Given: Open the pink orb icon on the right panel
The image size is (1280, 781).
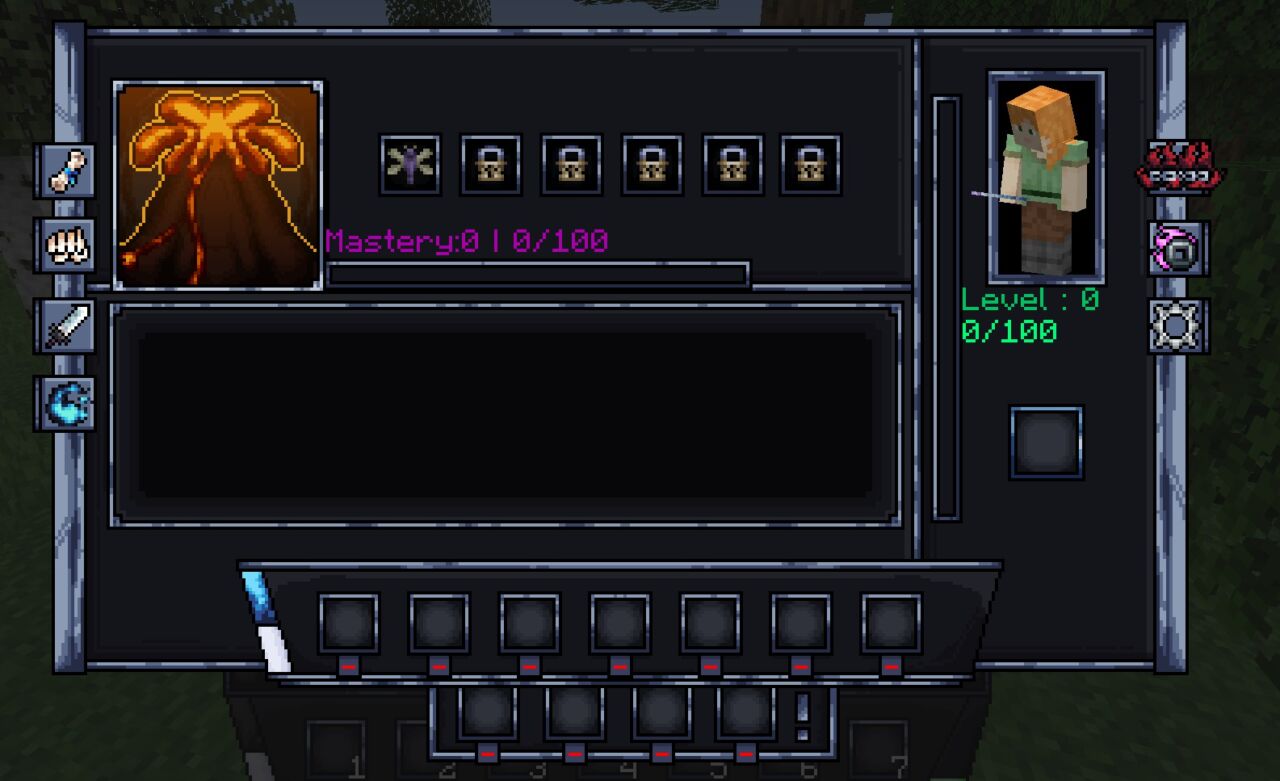Looking at the screenshot, I should click(x=1176, y=249).
